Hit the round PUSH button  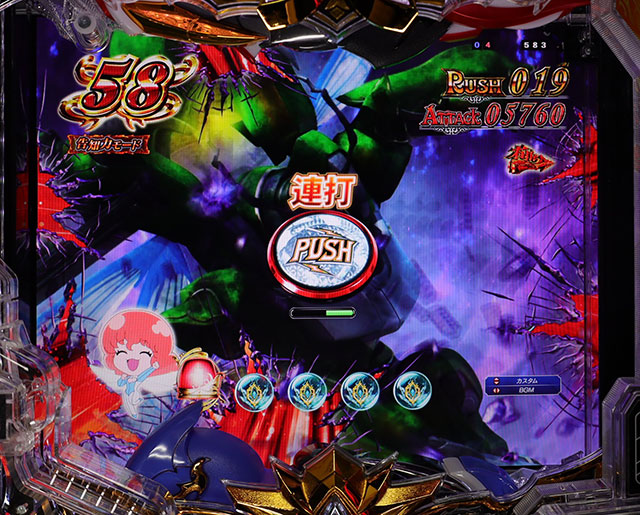coord(320,251)
